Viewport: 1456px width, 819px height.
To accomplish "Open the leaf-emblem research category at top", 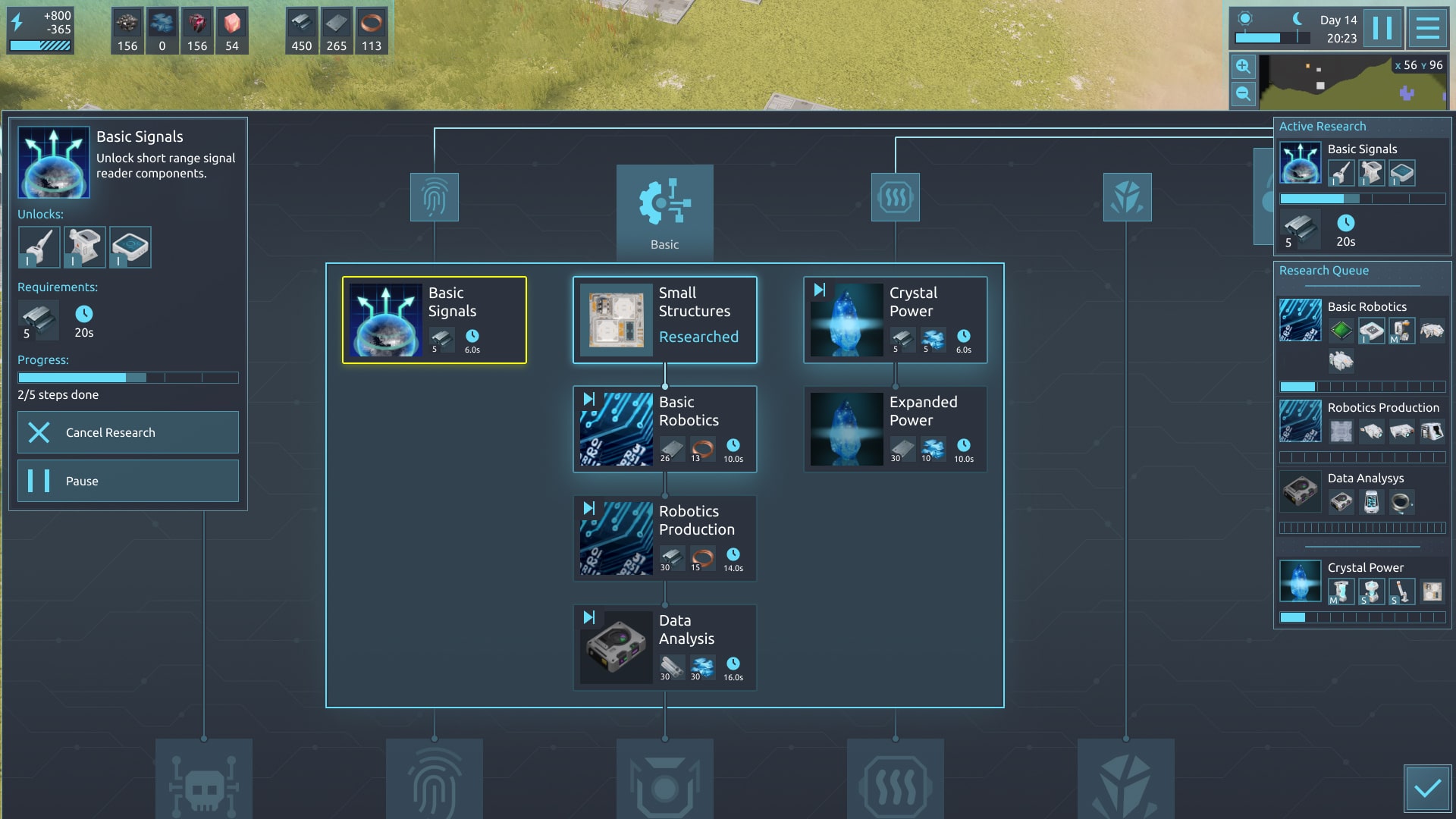I will click(1127, 197).
